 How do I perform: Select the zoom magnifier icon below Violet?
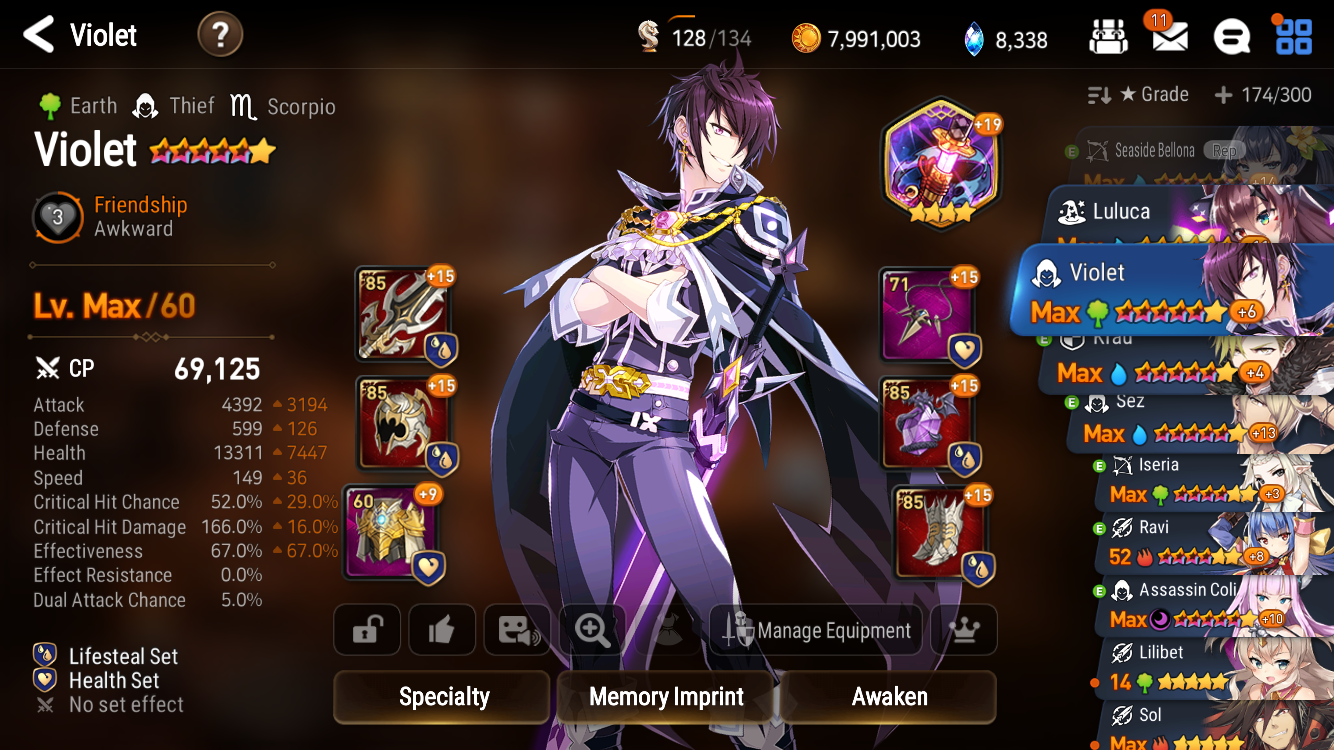591,629
